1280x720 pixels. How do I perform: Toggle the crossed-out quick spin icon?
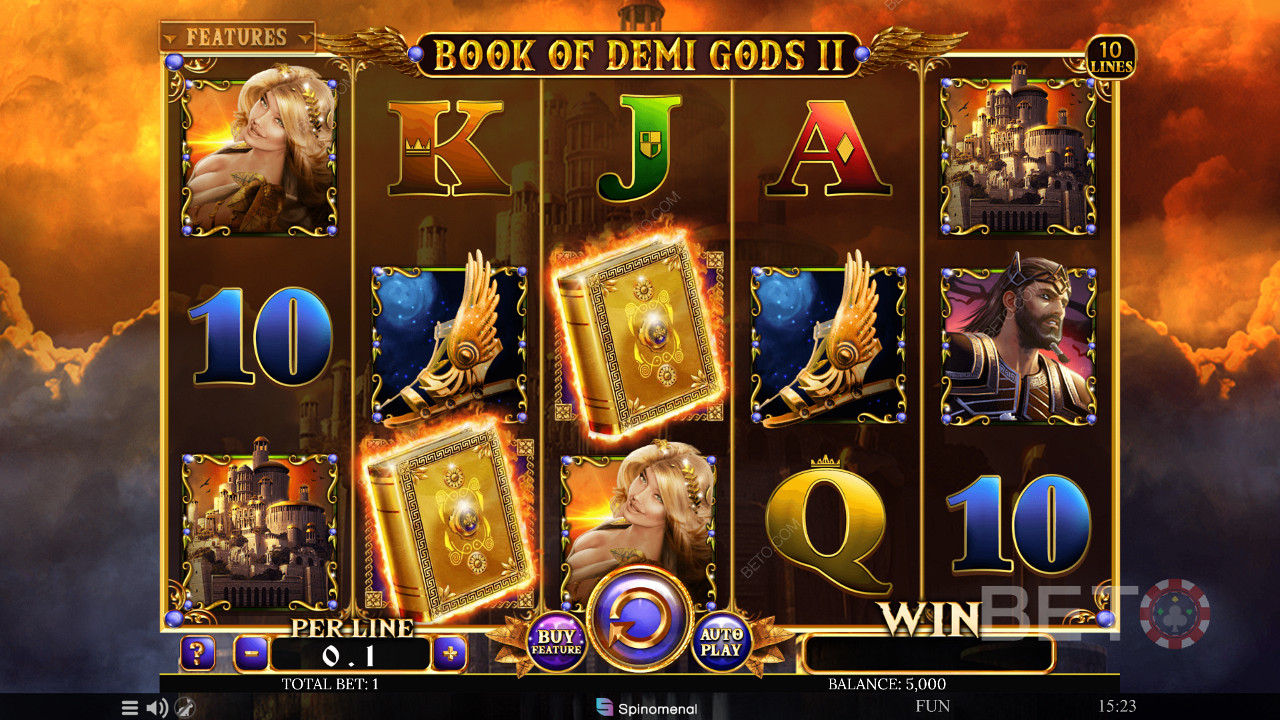(x=184, y=708)
